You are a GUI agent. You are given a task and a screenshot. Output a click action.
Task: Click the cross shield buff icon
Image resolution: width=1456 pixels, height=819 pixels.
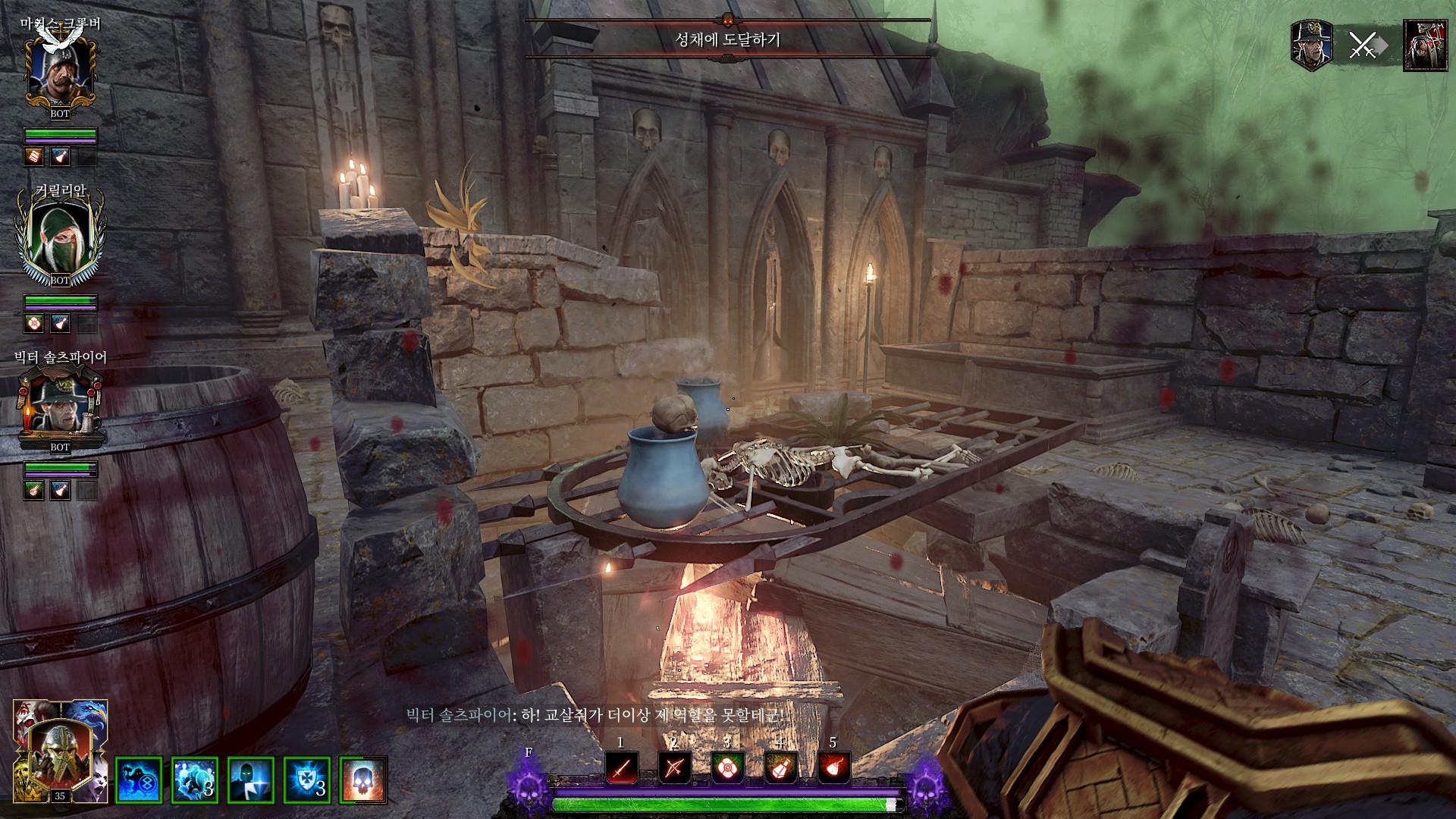307,780
